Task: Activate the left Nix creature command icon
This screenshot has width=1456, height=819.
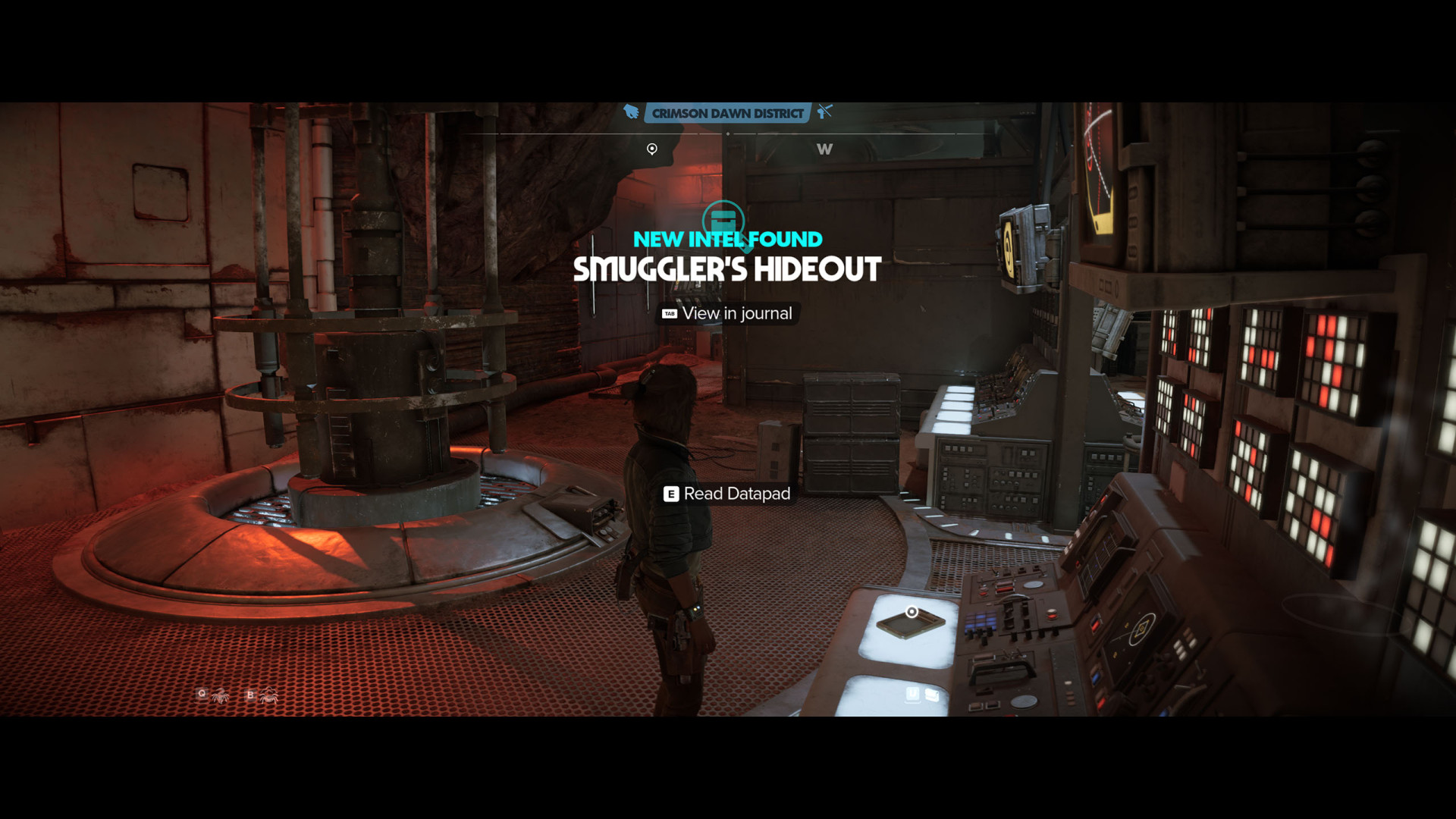Action: 220,695
